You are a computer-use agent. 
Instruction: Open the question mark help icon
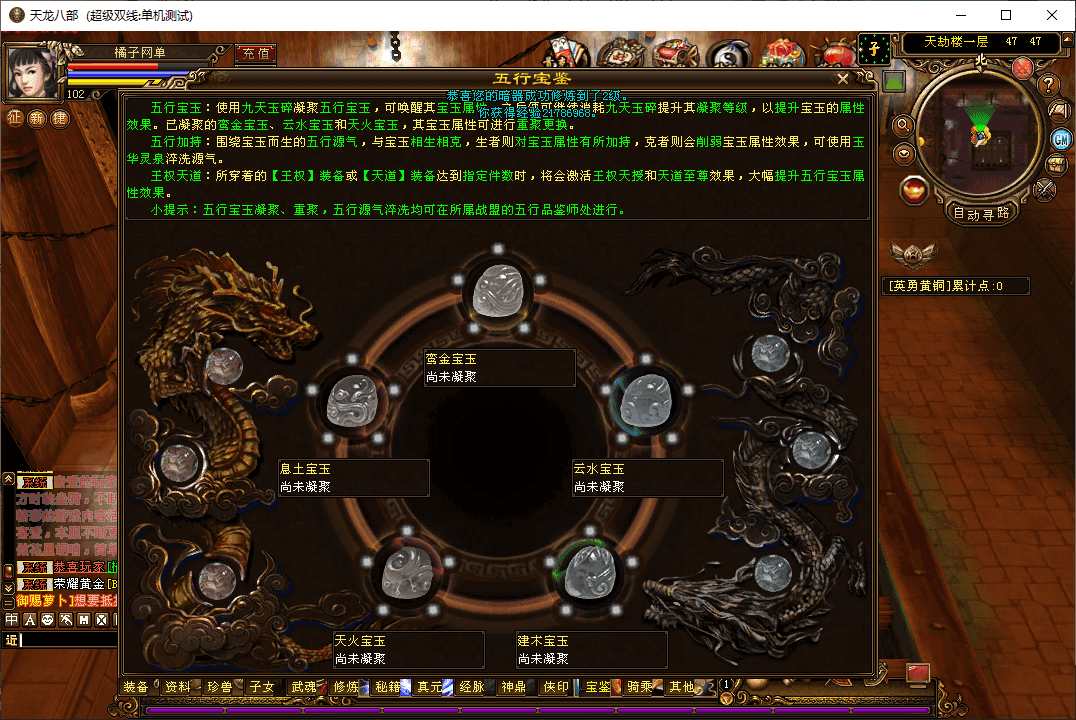[x=1048, y=86]
